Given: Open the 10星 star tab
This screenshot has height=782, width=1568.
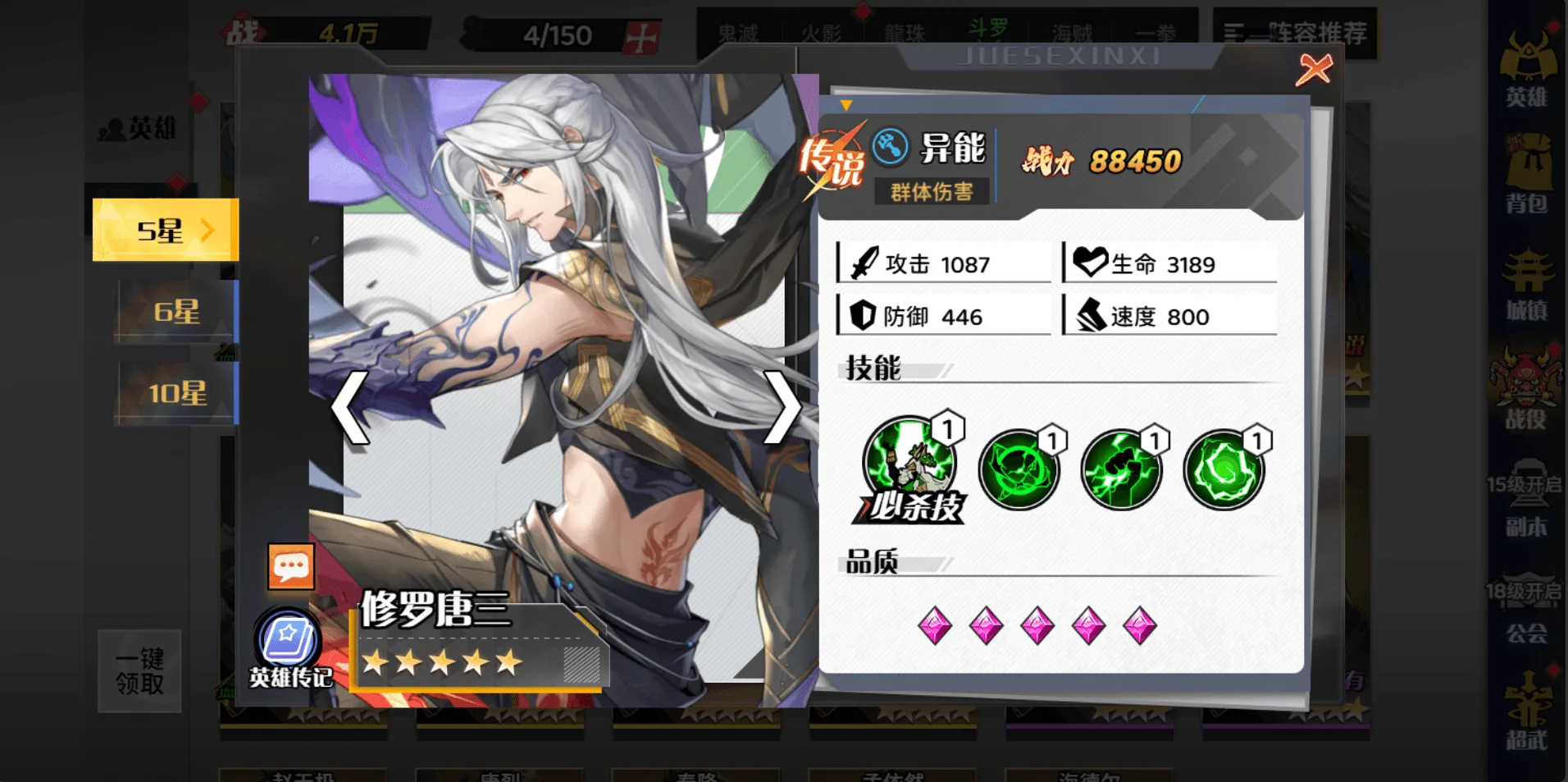Looking at the screenshot, I should click(176, 393).
